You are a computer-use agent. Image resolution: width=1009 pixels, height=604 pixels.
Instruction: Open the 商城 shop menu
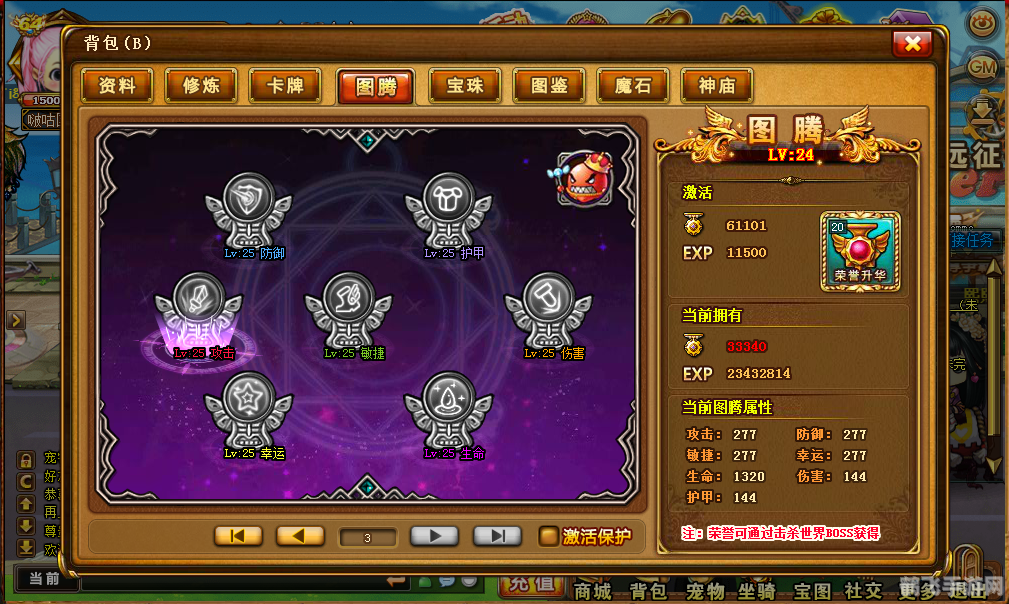[592, 591]
